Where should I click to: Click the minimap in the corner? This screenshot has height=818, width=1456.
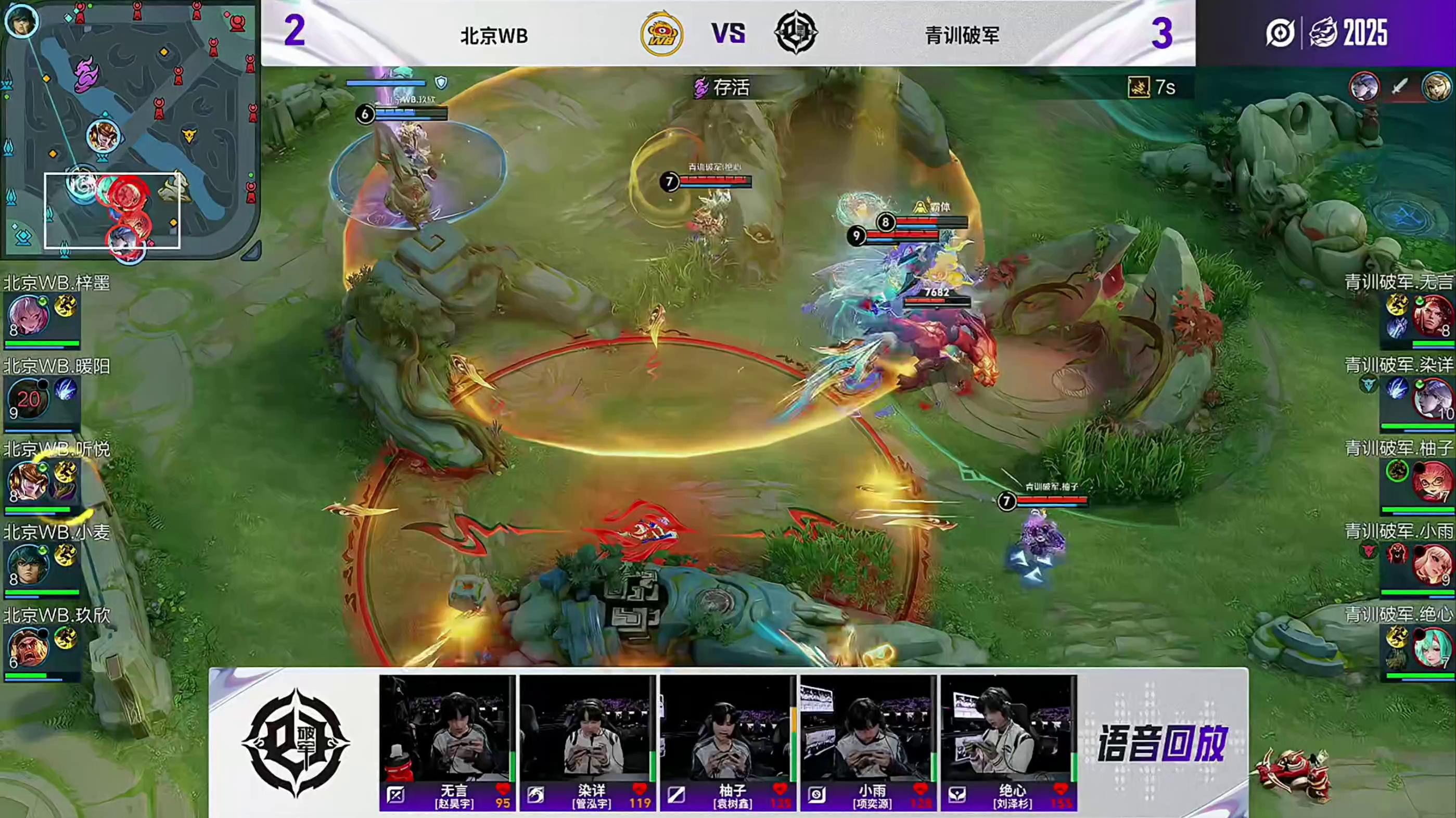click(130, 129)
